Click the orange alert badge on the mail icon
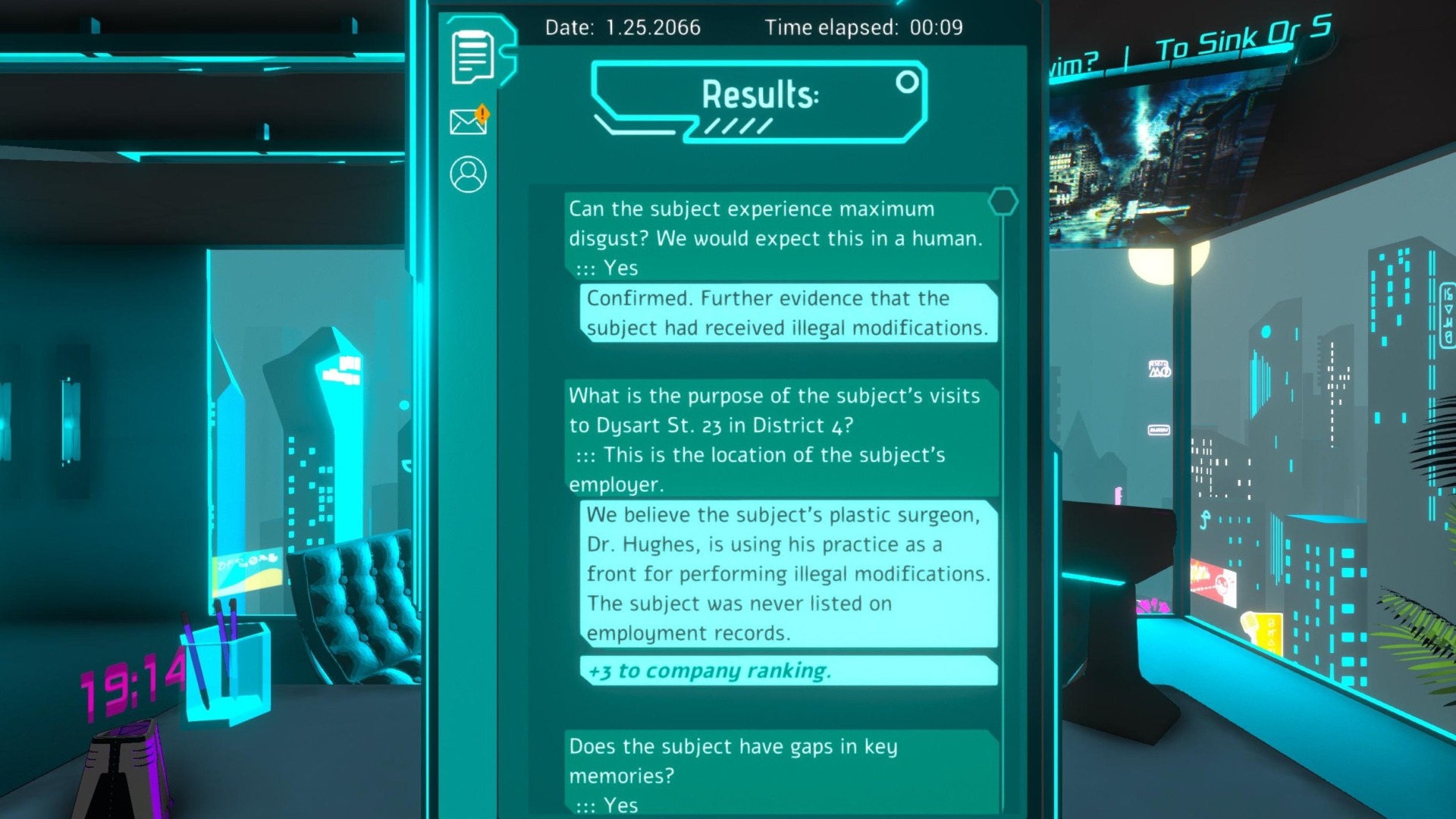 483,114
